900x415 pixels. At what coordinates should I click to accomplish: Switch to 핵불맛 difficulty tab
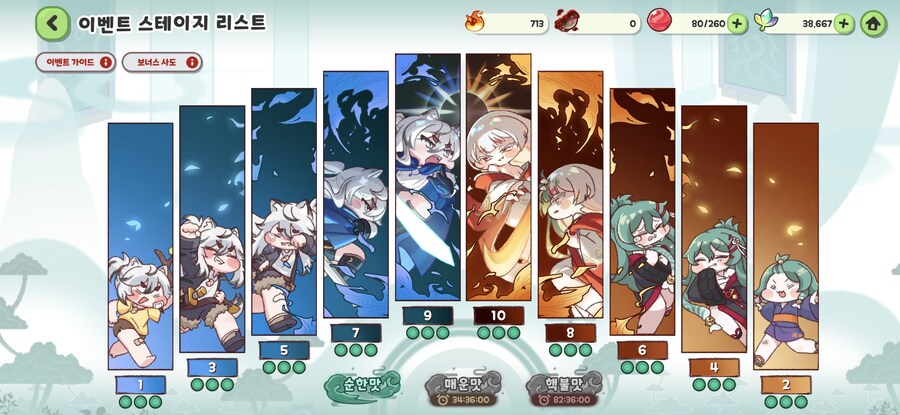tap(561, 389)
